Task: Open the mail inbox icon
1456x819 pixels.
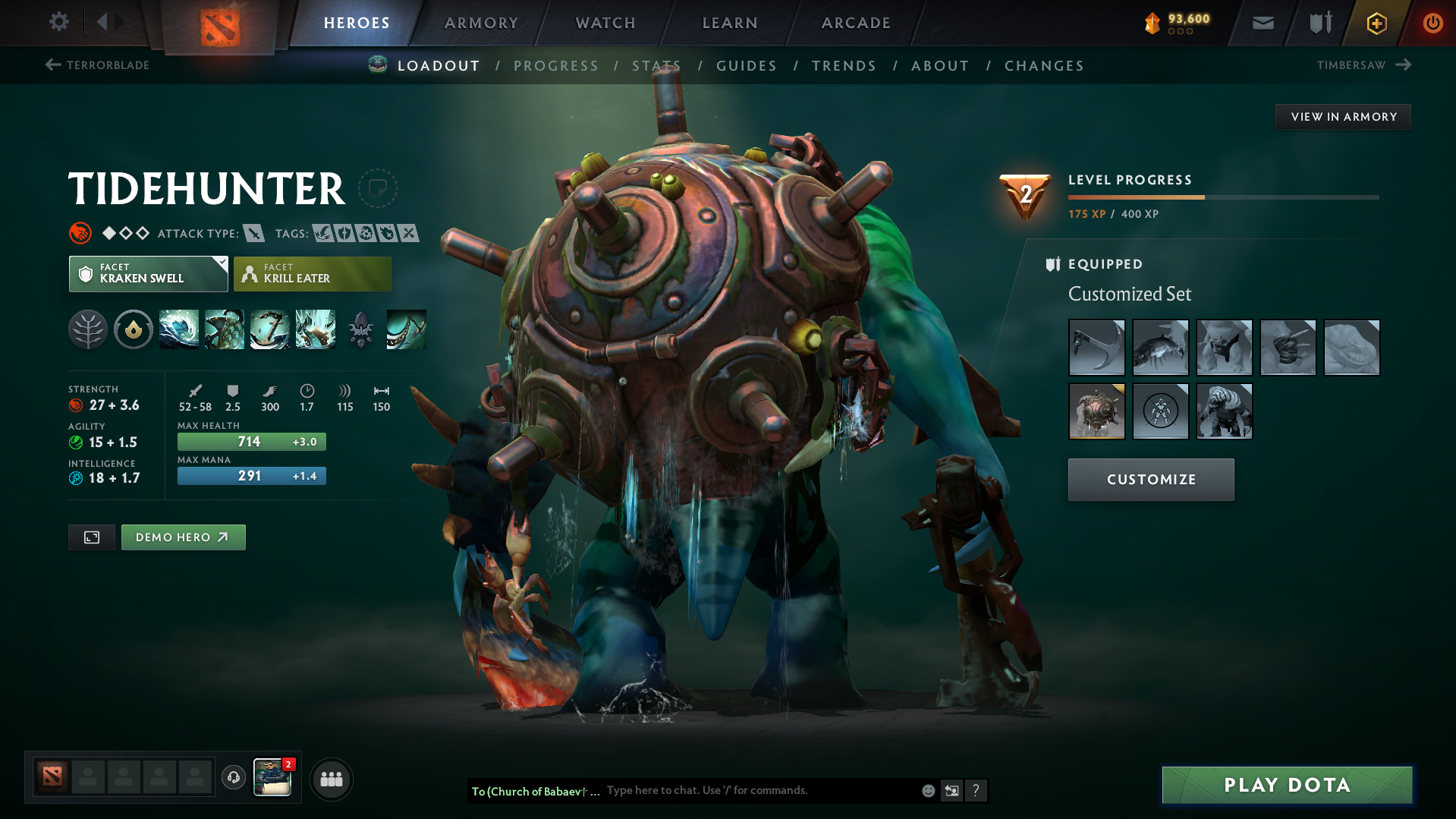Action: point(1262,23)
